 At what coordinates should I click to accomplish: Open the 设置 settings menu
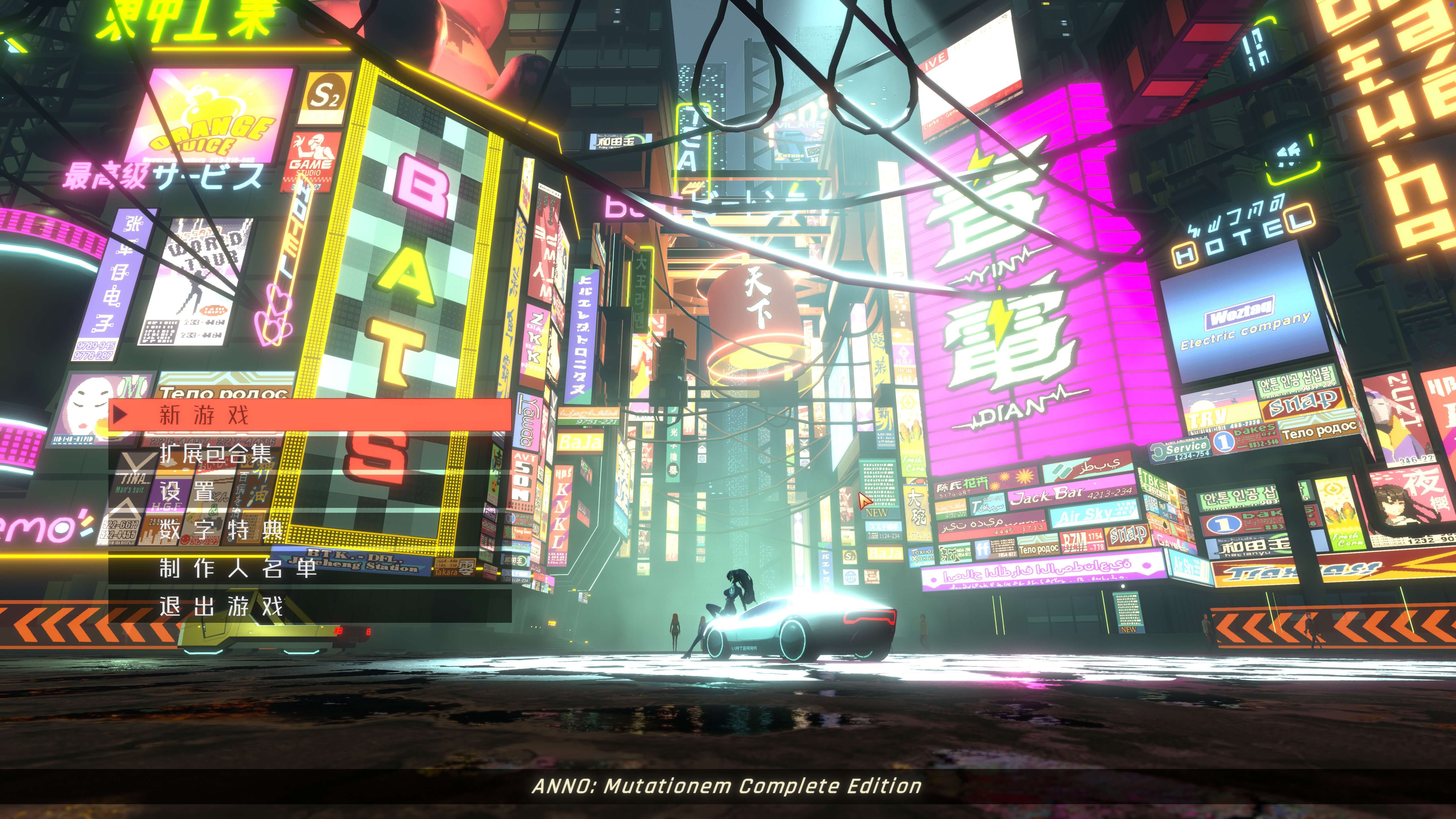point(187,491)
